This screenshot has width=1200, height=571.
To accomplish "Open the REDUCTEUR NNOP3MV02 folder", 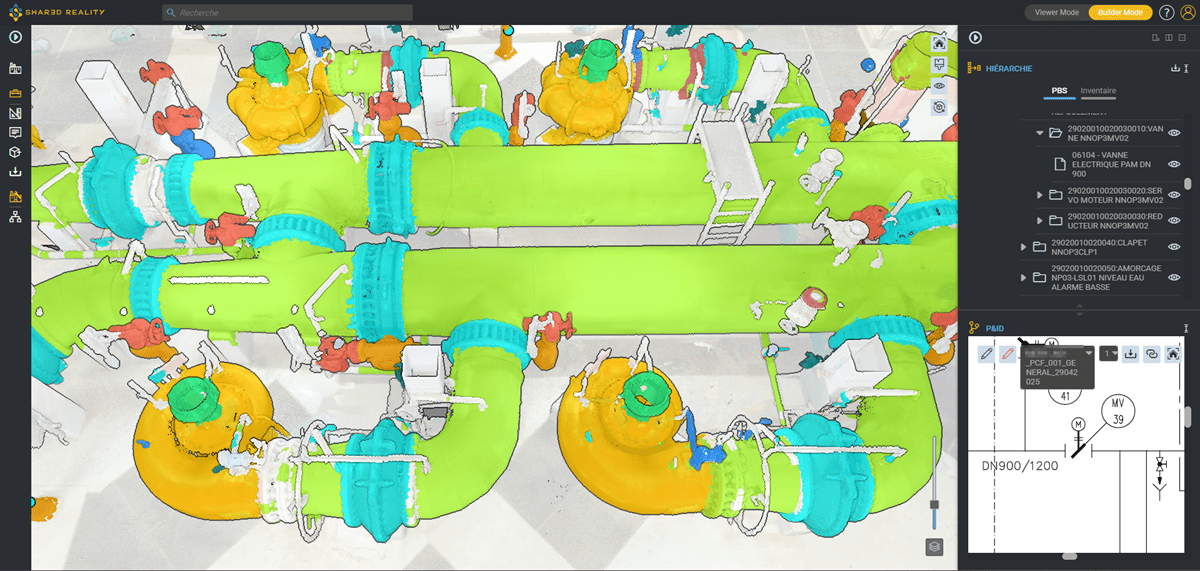I will (x=1054, y=220).
